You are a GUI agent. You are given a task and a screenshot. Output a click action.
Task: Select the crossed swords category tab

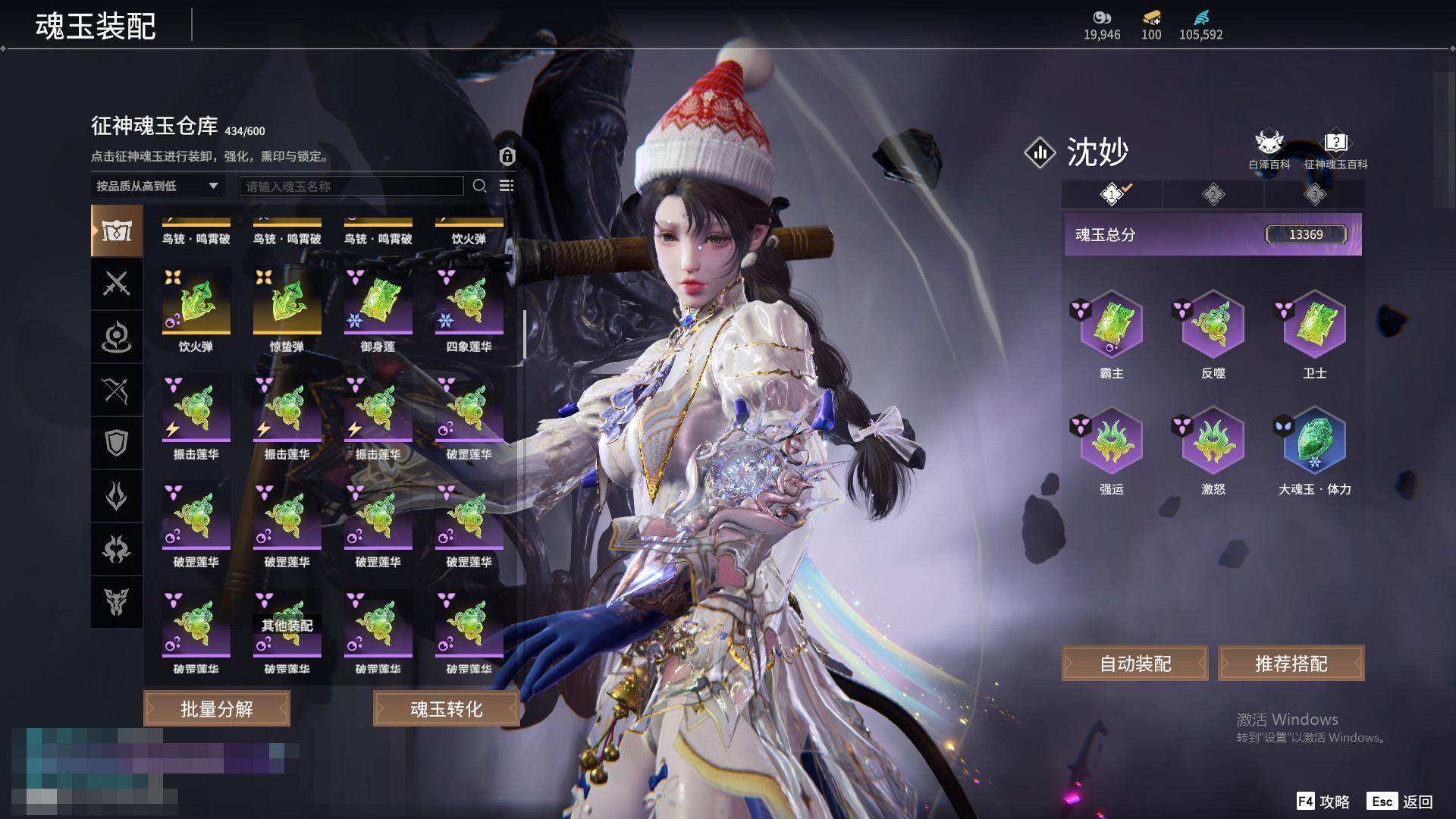point(116,284)
